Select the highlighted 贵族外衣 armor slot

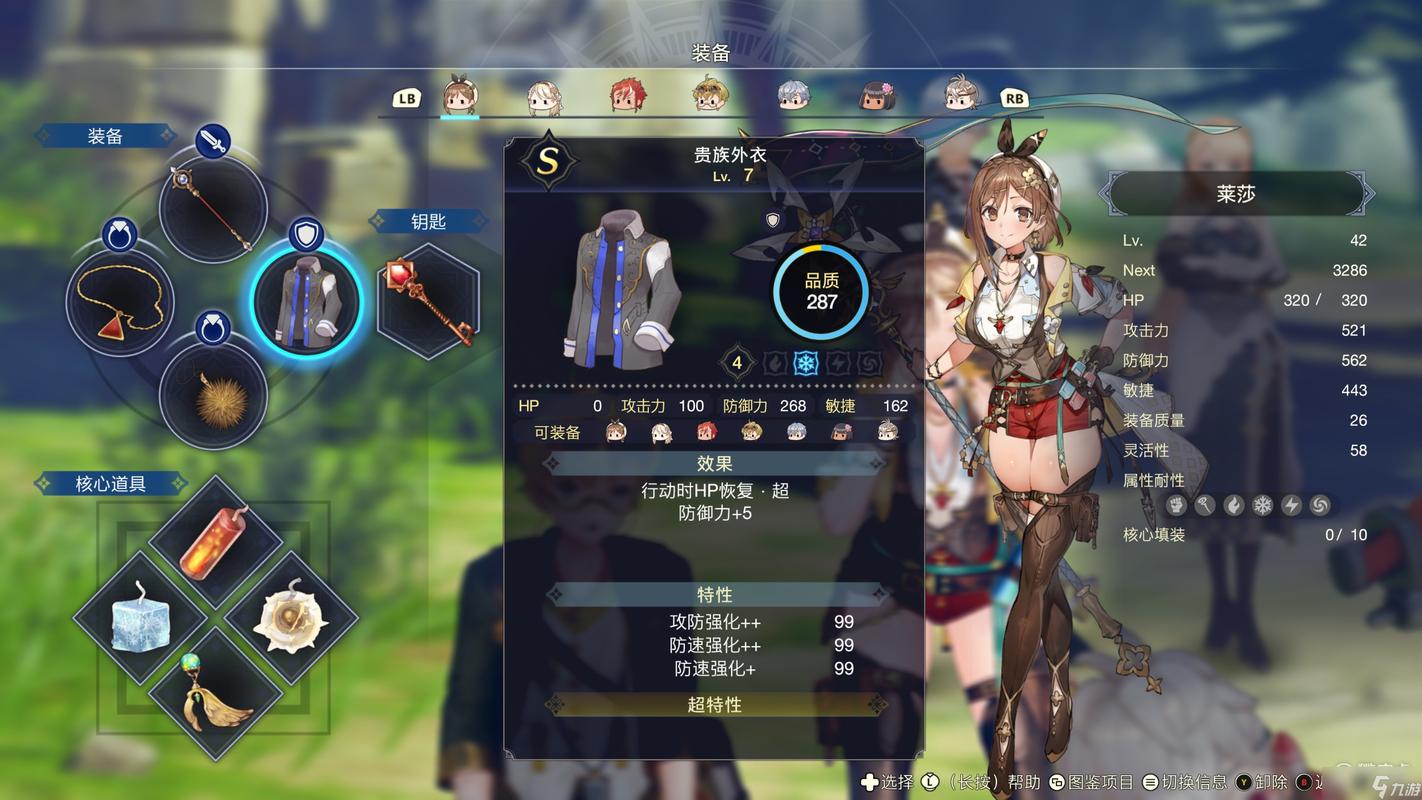point(307,300)
